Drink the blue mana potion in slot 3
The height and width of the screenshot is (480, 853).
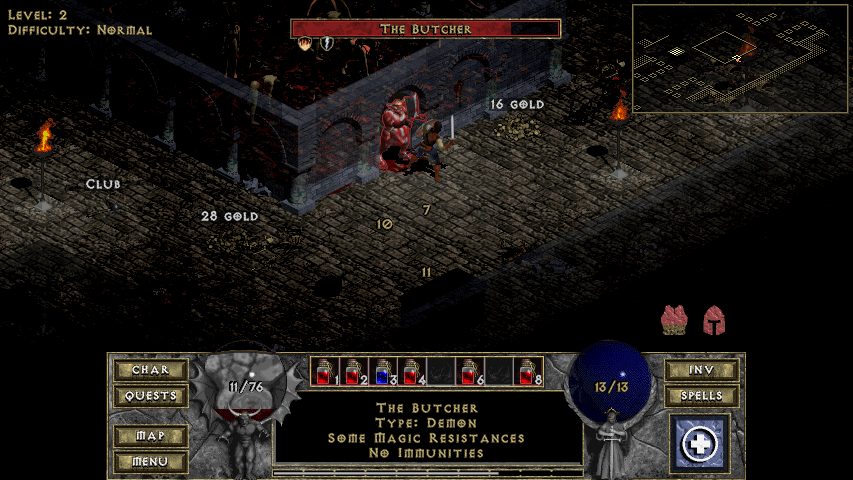pos(383,371)
